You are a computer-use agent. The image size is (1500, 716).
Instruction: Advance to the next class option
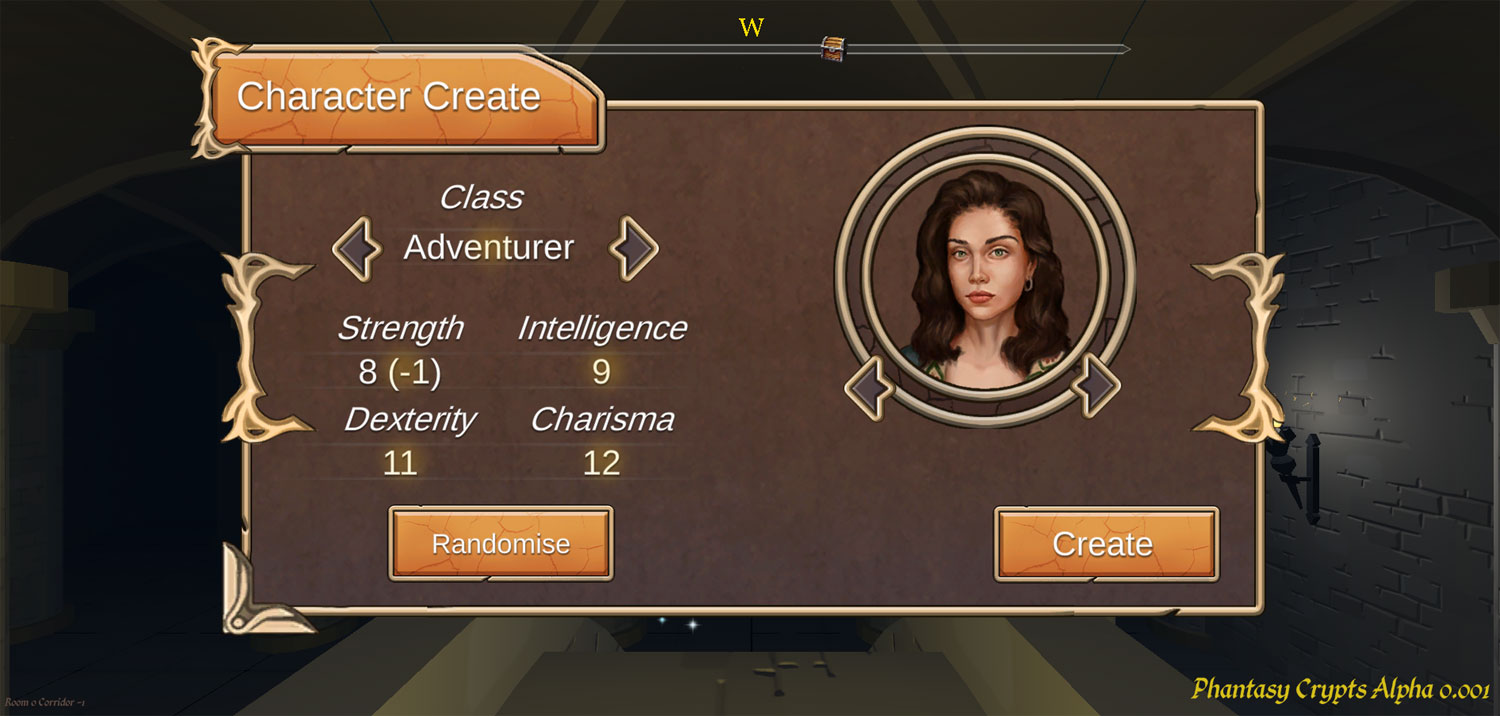pyautogui.click(x=634, y=249)
